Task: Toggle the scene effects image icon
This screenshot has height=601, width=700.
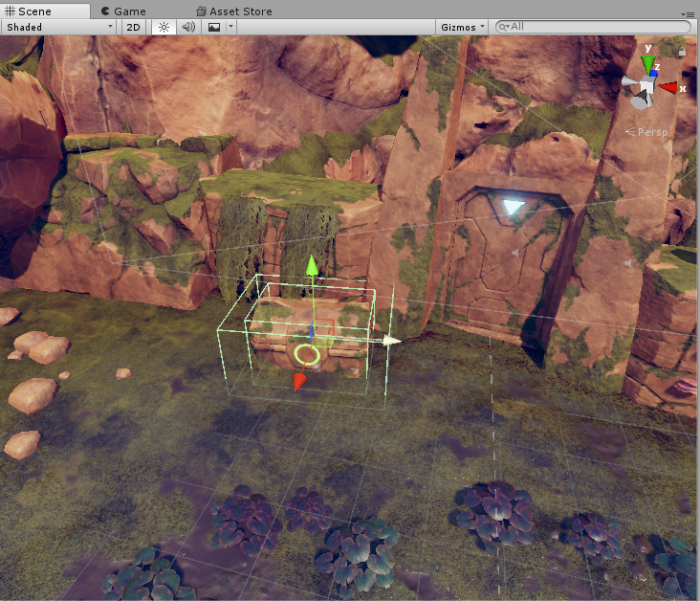Action: tap(213, 27)
